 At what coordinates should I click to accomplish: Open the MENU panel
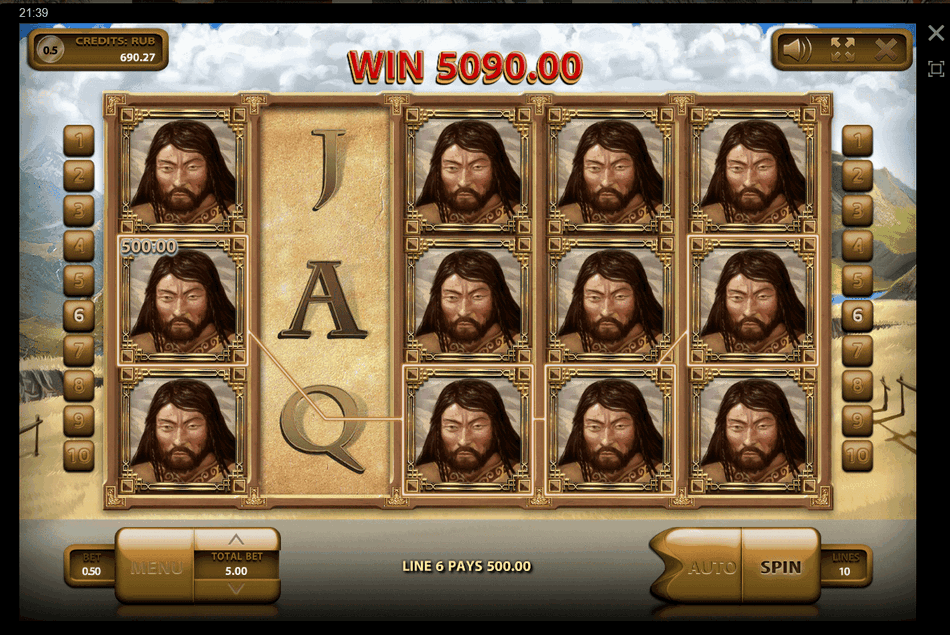click(x=156, y=568)
